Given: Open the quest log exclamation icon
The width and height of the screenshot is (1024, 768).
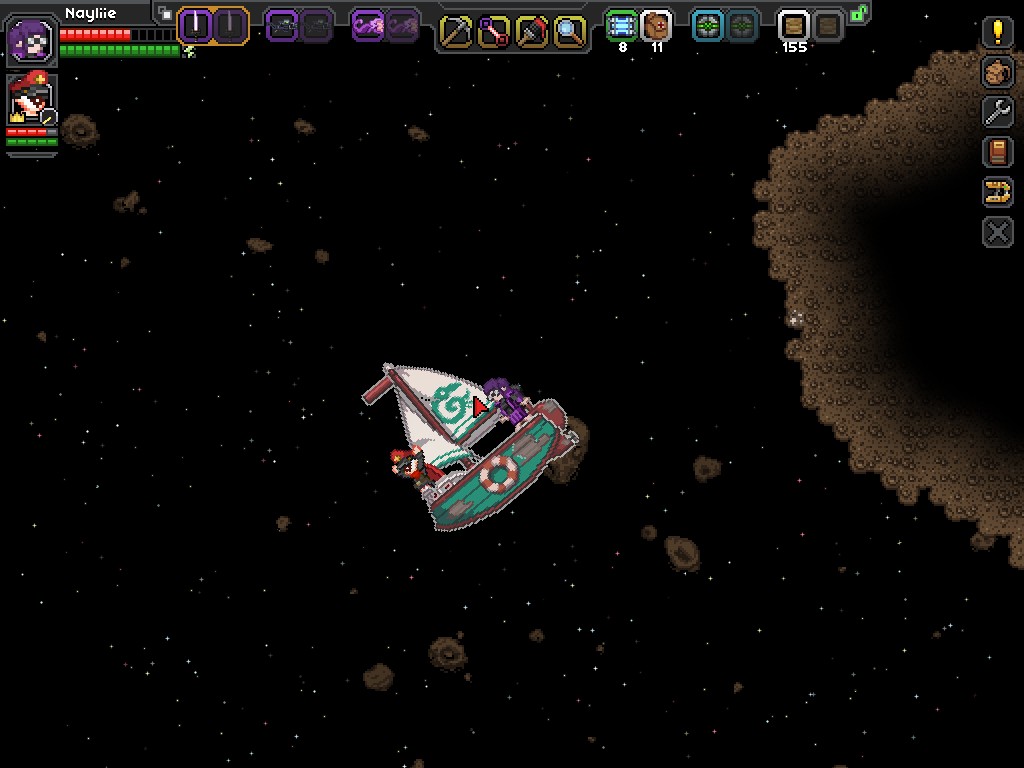Looking at the screenshot, I should [997, 33].
